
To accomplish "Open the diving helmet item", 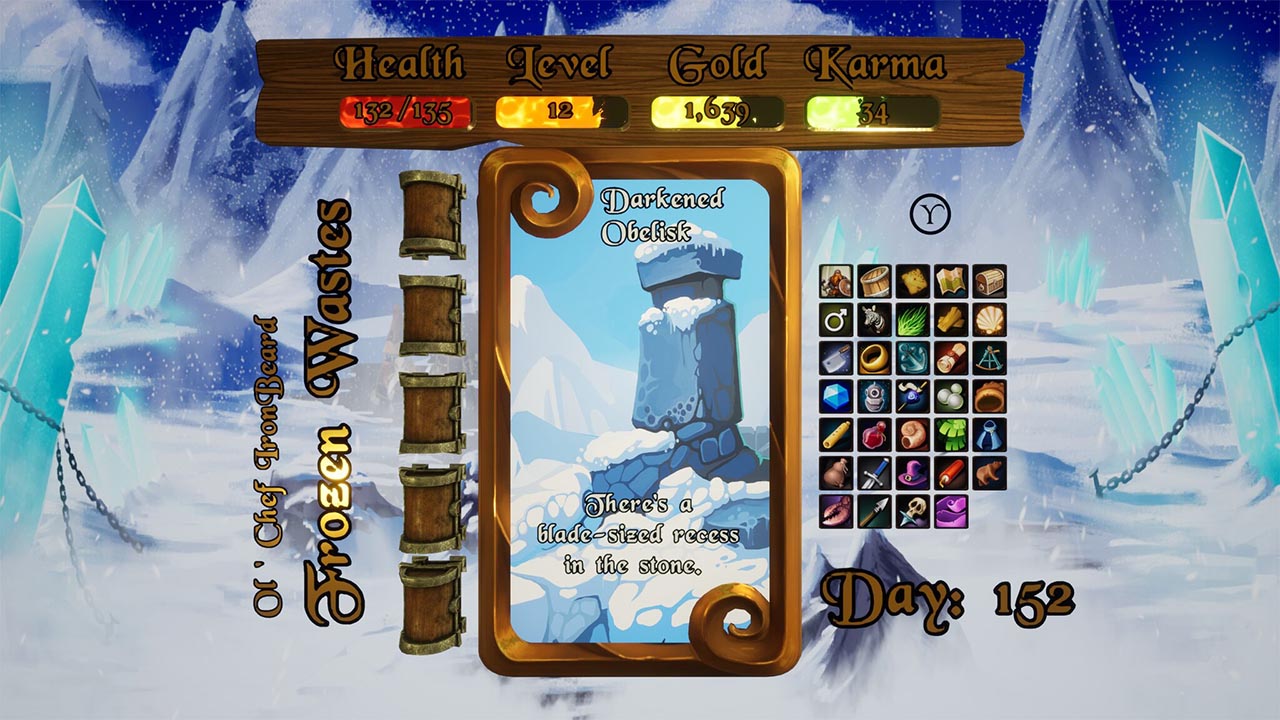I will pyautogui.click(x=873, y=396).
